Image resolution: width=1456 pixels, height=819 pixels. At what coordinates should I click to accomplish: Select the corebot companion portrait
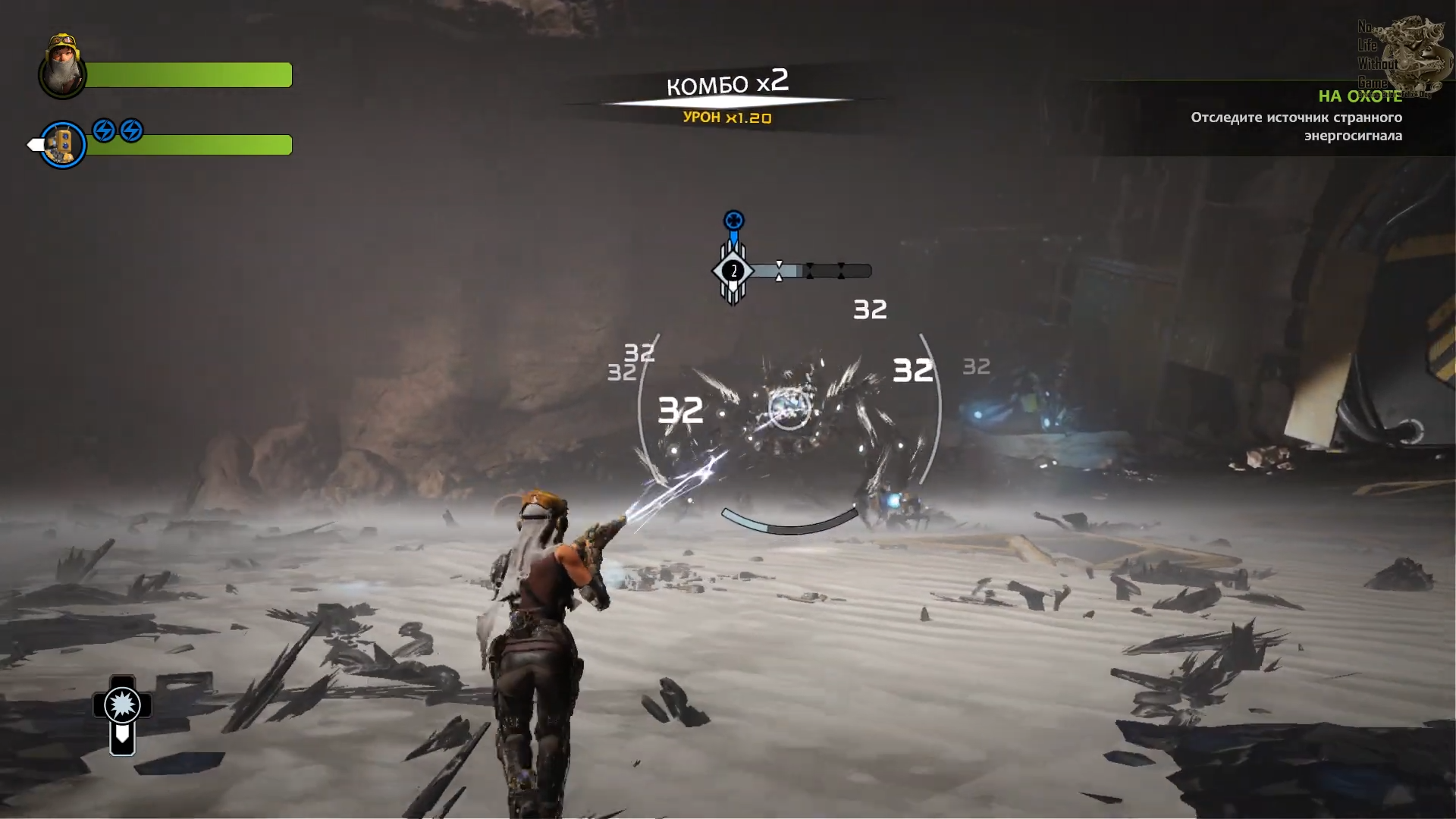point(62,144)
